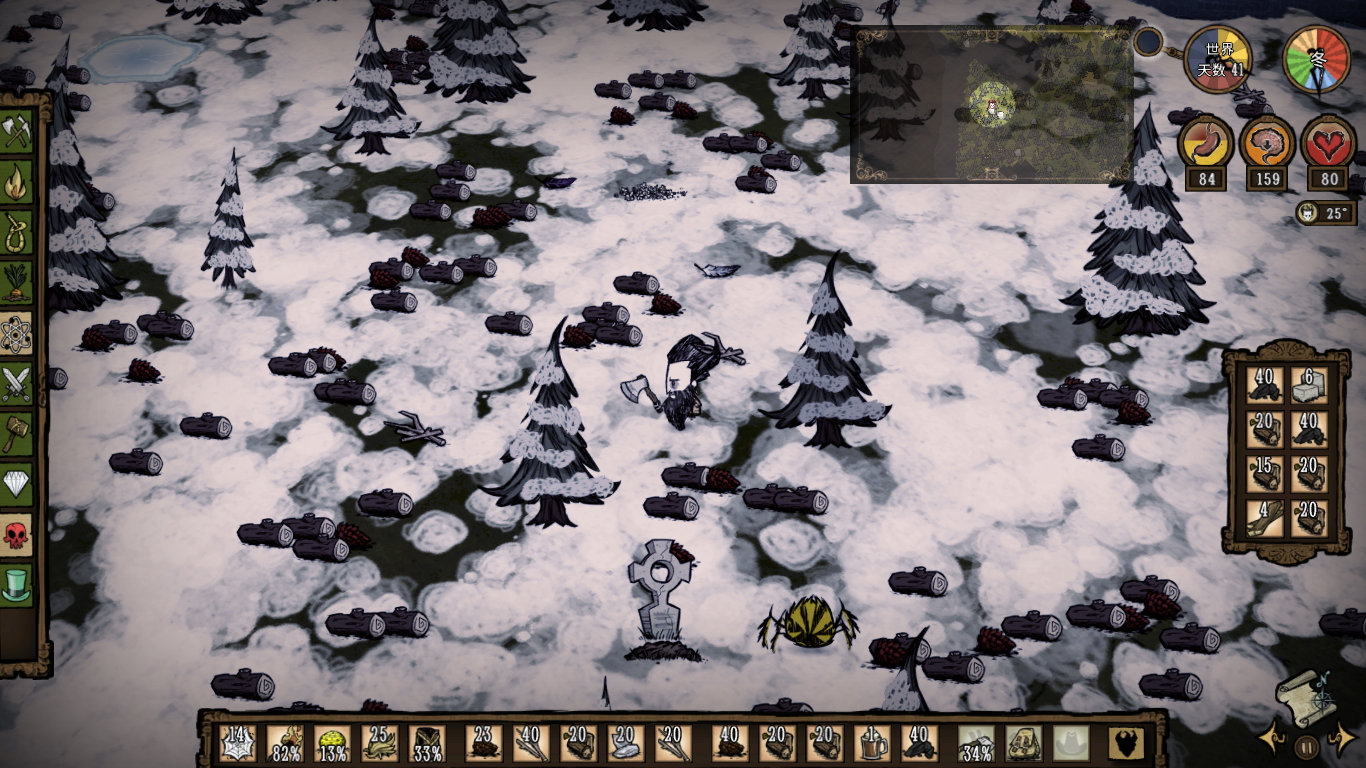Choose the boards stack of 4 in backpack
The image size is (1366, 768).
click(x=1265, y=517)
